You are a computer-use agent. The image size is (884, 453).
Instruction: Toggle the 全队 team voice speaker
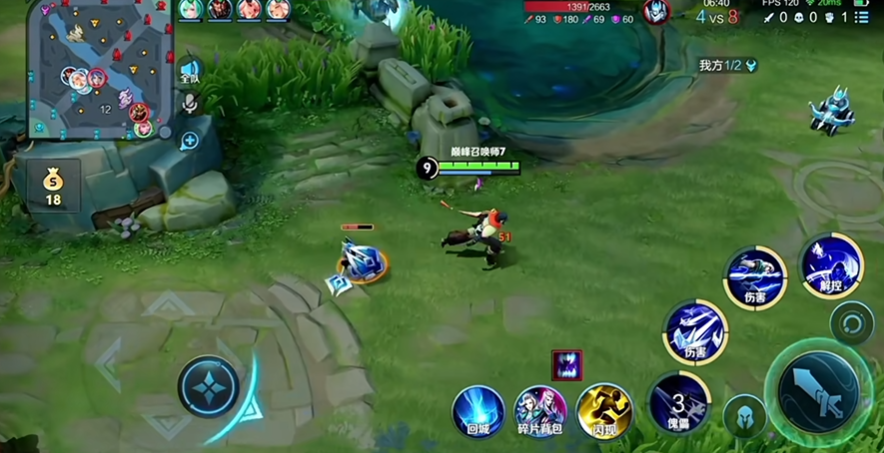[190, 72]
